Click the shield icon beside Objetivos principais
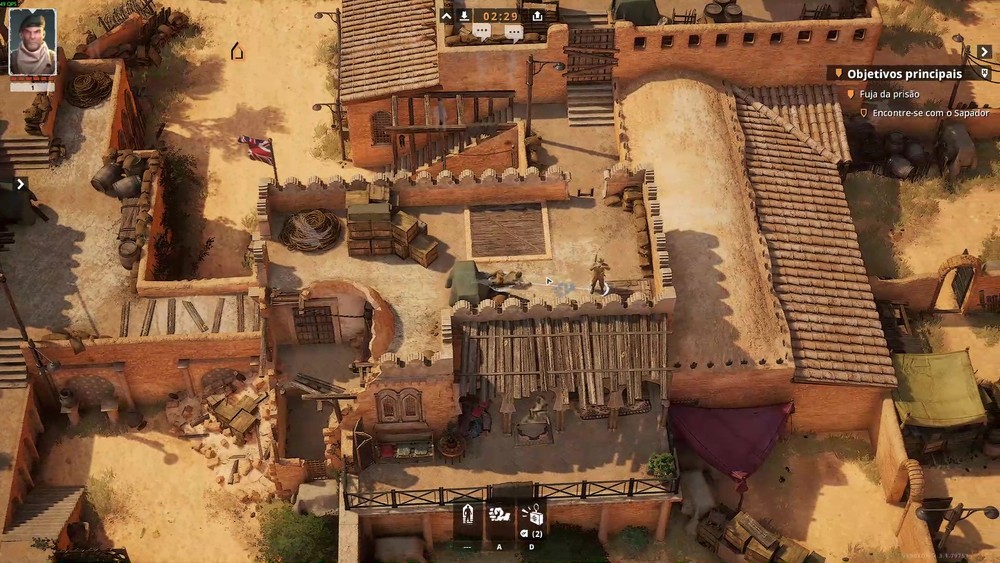The height and width of the screenshot is (563, 1000). point(984,74)
